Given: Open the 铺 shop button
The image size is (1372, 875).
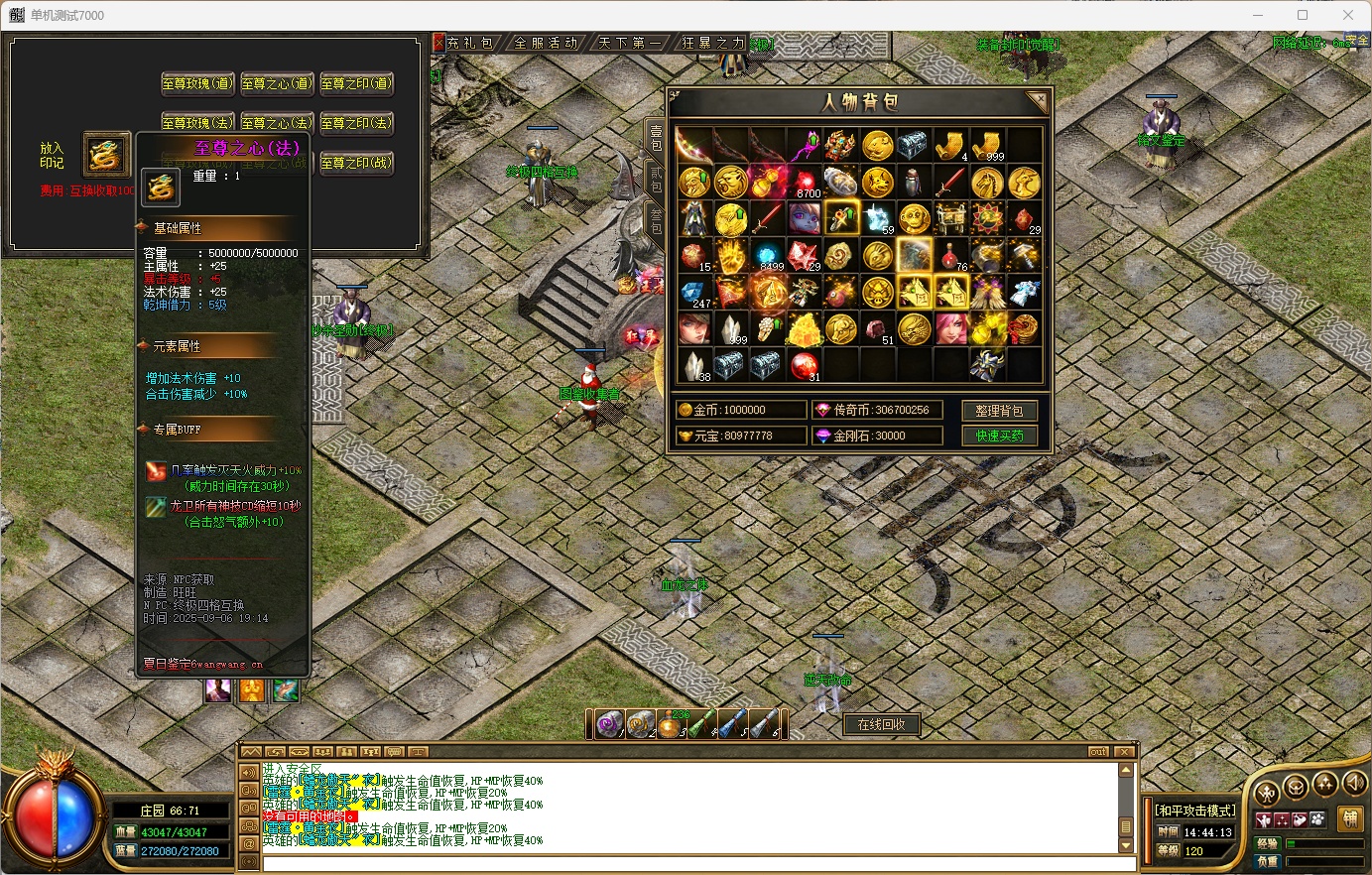Looking at the screenshot, I should pos(1349,818).
